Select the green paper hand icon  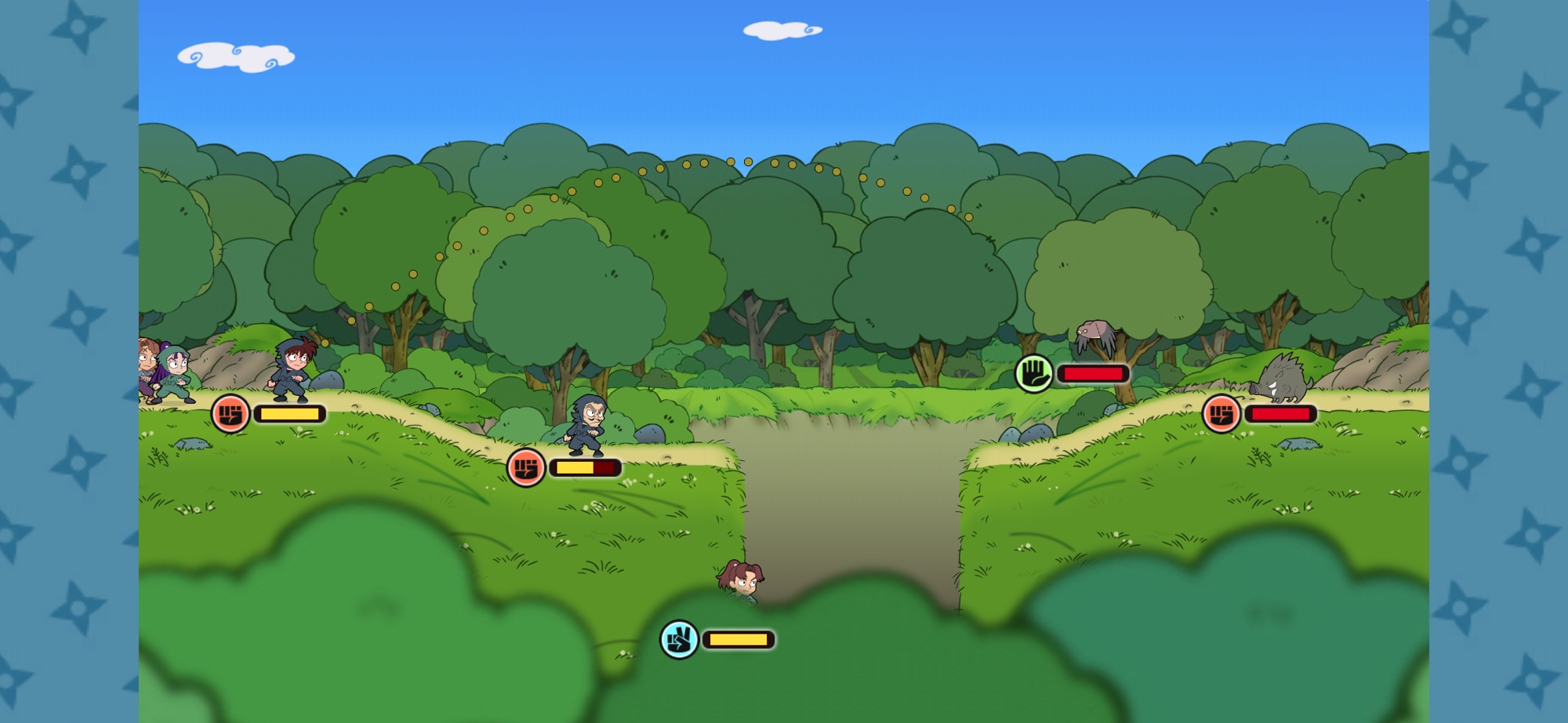click(1034, 373)
